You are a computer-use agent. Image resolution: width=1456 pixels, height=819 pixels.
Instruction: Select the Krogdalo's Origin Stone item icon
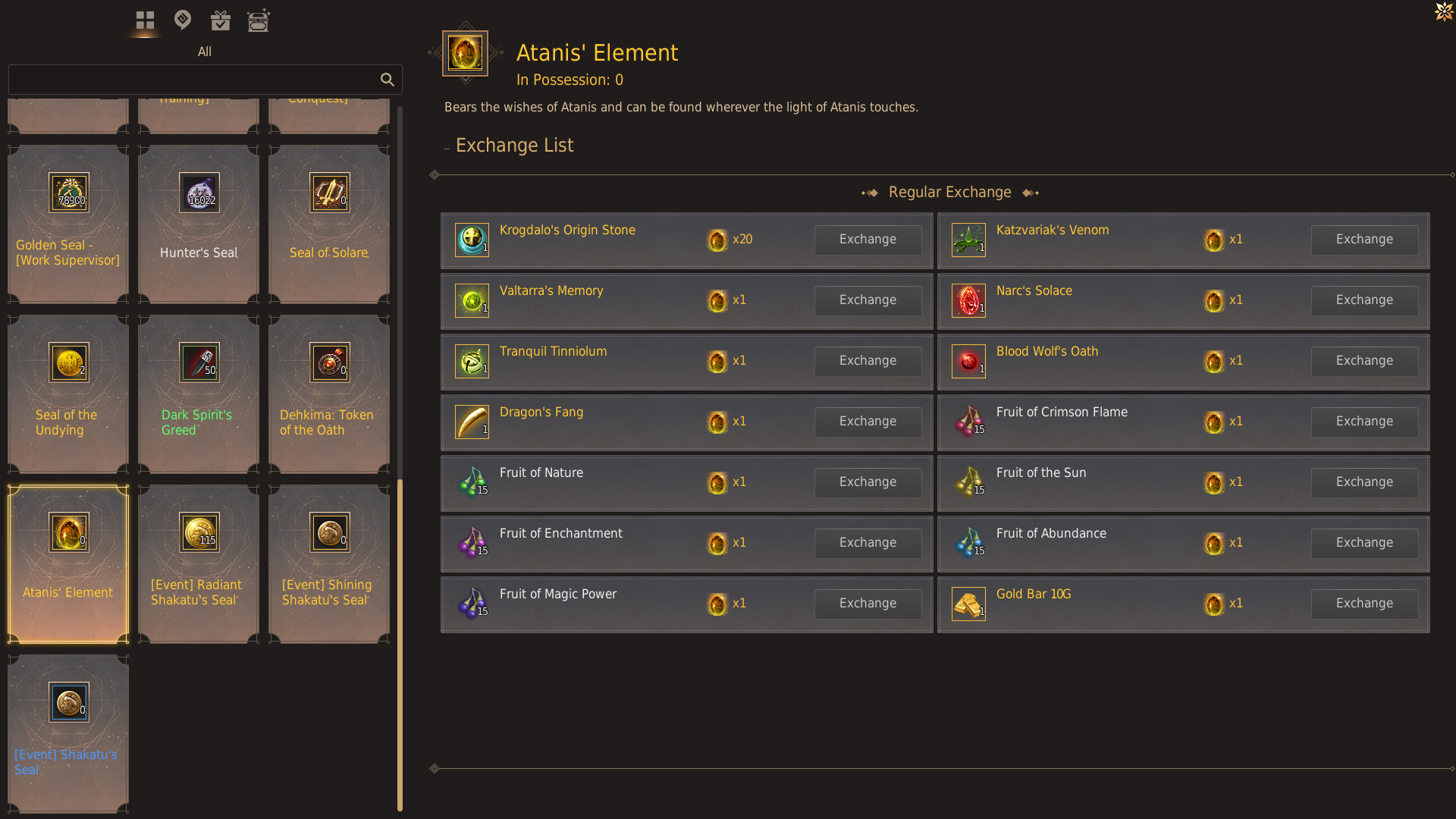472,240
